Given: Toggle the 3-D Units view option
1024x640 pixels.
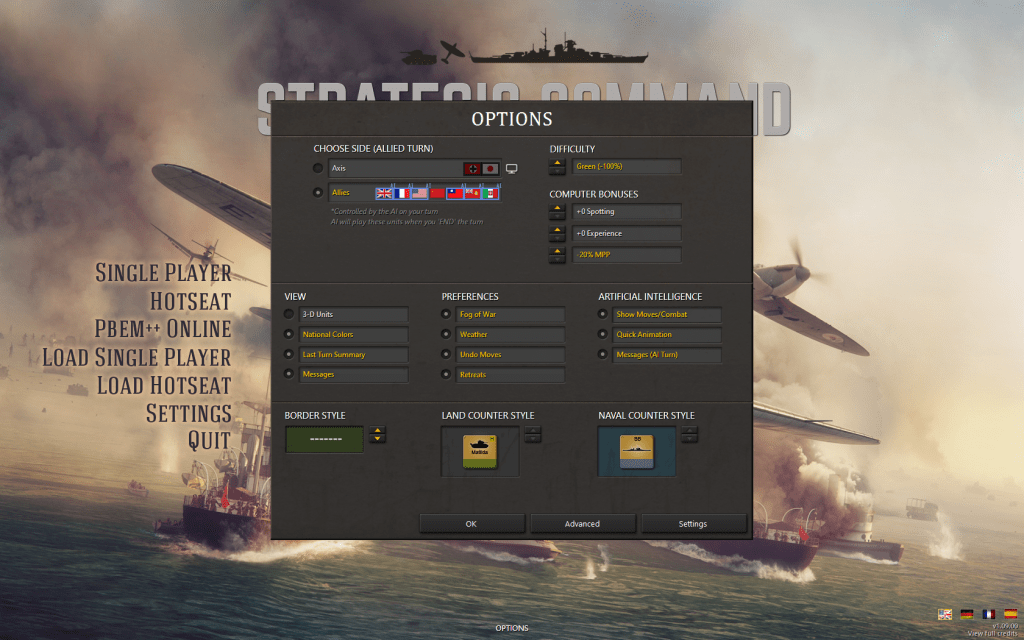Looking at the screenshot, I should [x=289, y=314].
